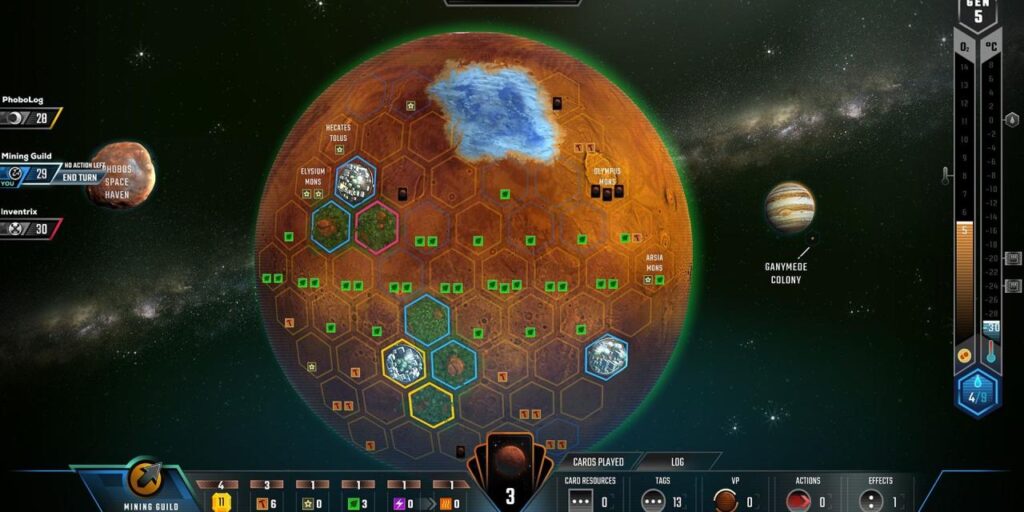The image size is (1024, 512).
Task: Click the energy resource counter
Action: [404, 499]
